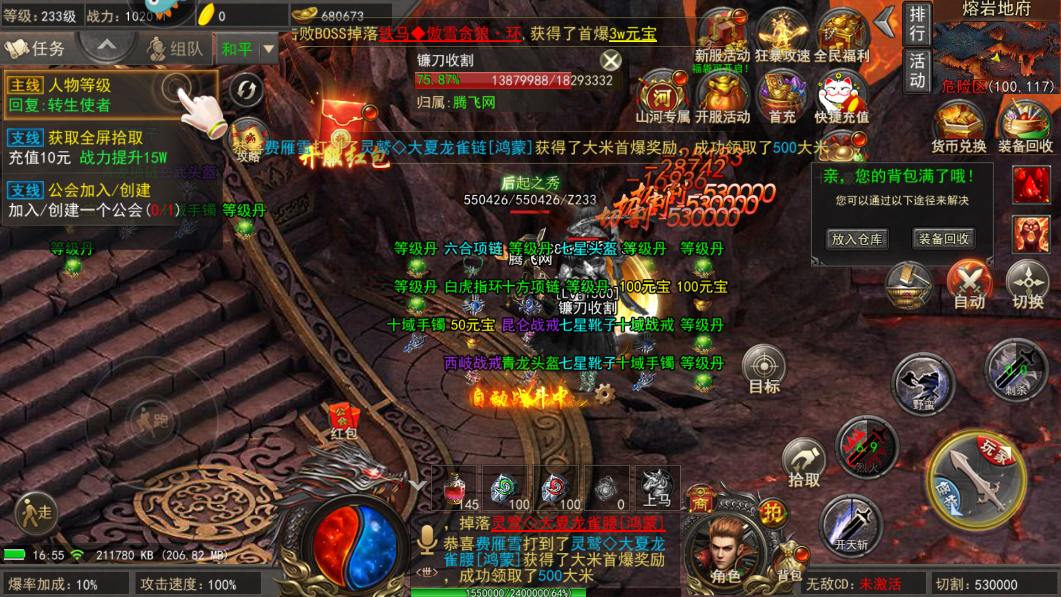Click 放入仓库 in the bag-full popup
The height and width of the screenshot is (597, 1061).
[857, 239]
